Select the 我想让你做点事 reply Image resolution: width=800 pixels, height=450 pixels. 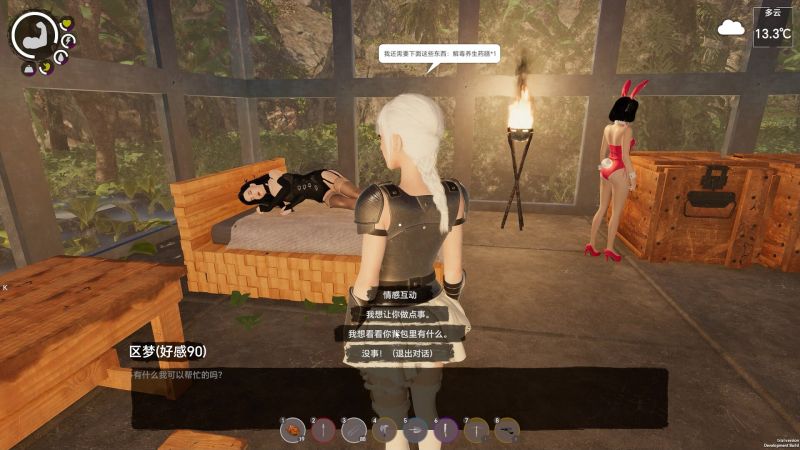pos(399,315)
